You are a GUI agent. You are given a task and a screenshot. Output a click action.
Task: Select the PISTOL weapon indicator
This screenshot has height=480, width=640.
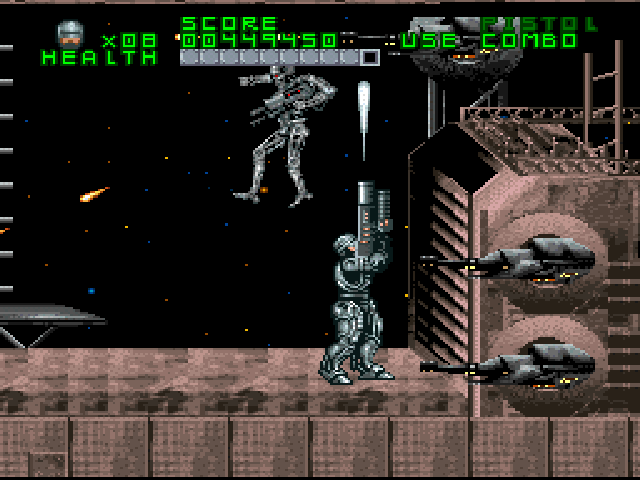click(539, 23)
